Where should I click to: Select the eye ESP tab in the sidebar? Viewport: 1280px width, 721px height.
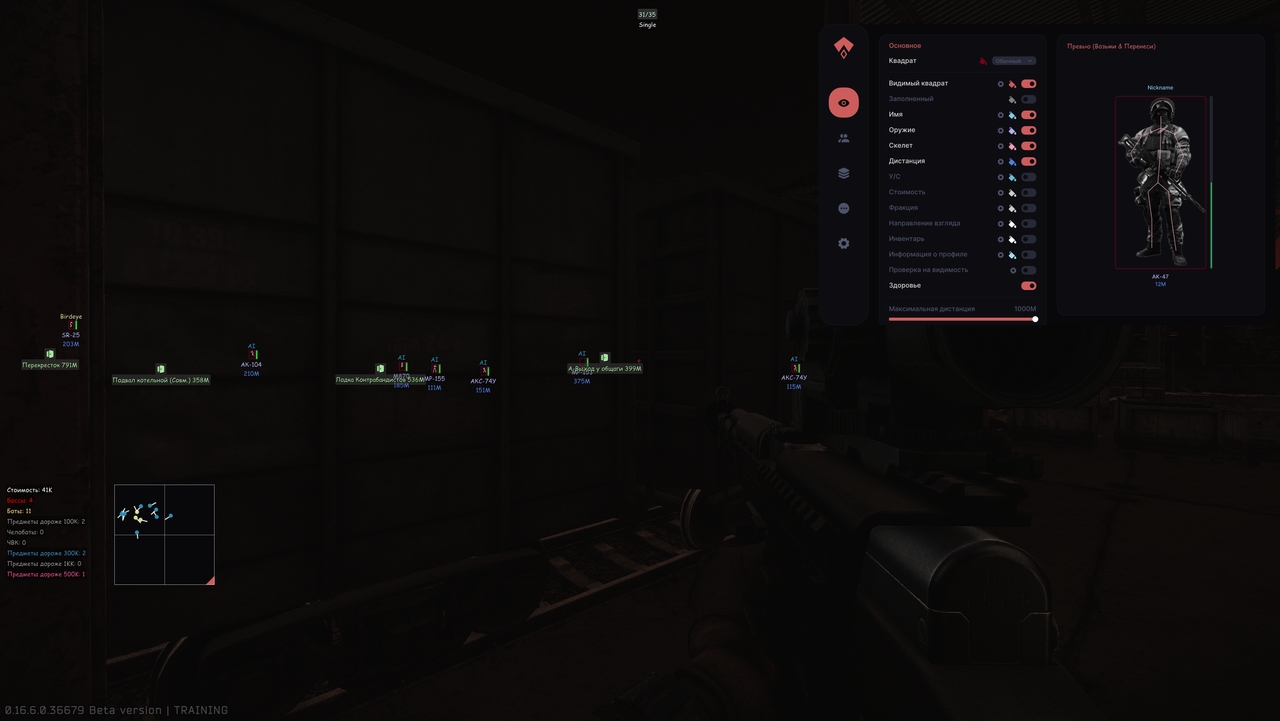843,102
